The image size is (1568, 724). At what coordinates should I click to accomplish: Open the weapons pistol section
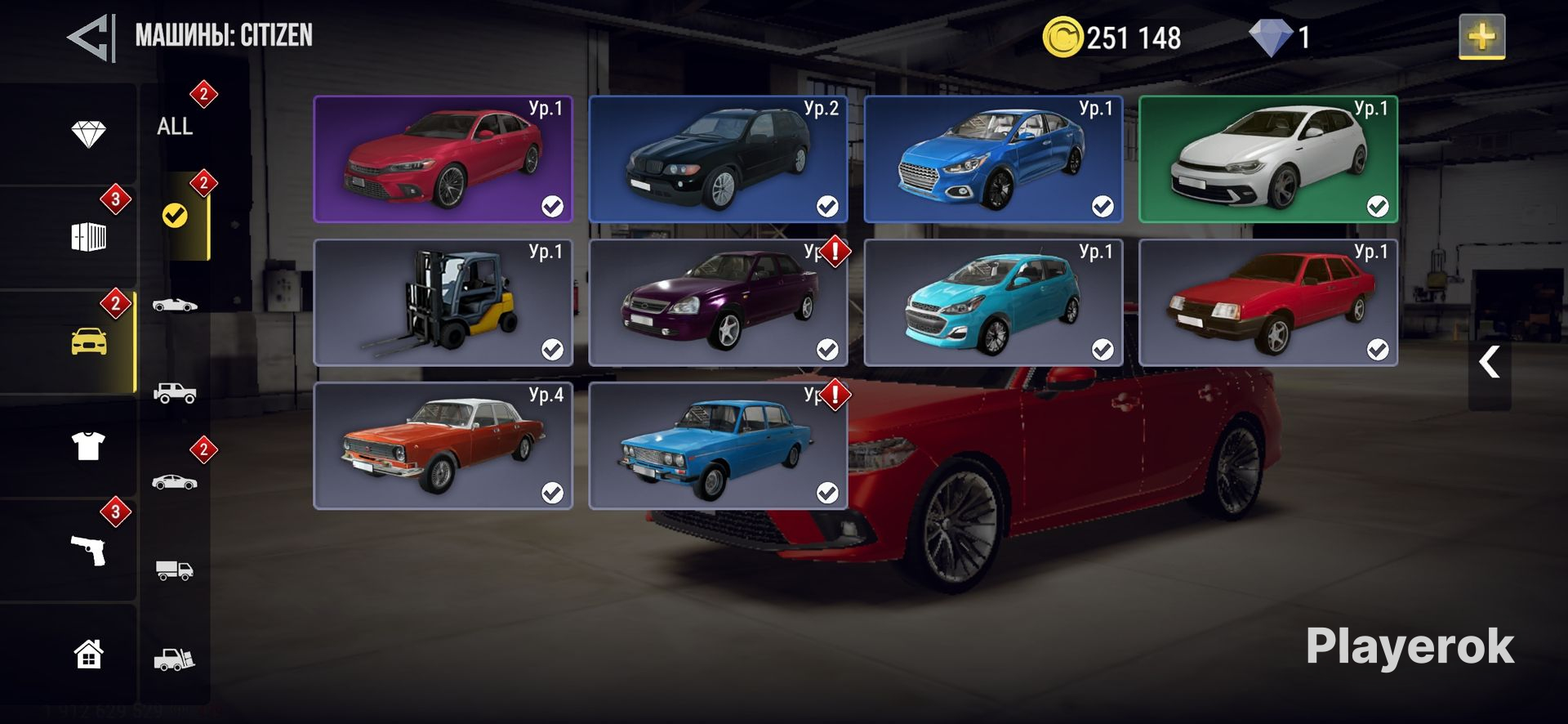(x=88, y=551)
